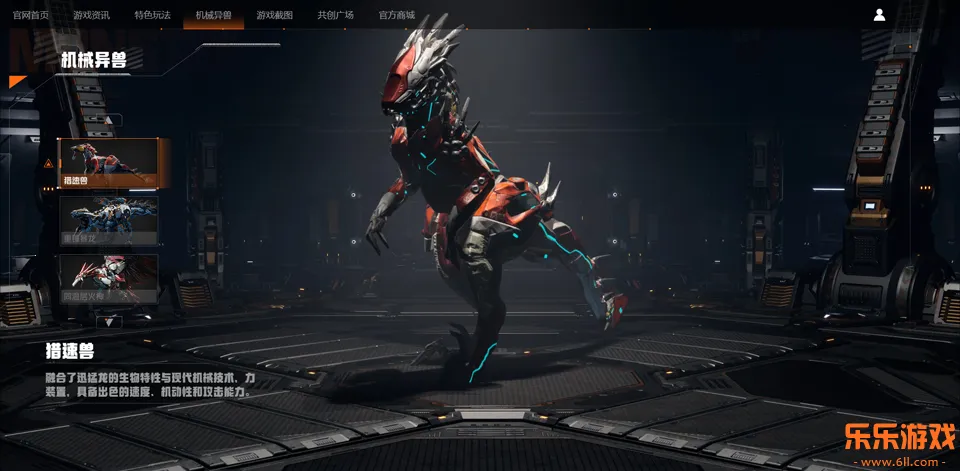Switch to the 特色玩法 gameplay tab
The width and height of the screenshot is (960, 471).
coord(152,15)
